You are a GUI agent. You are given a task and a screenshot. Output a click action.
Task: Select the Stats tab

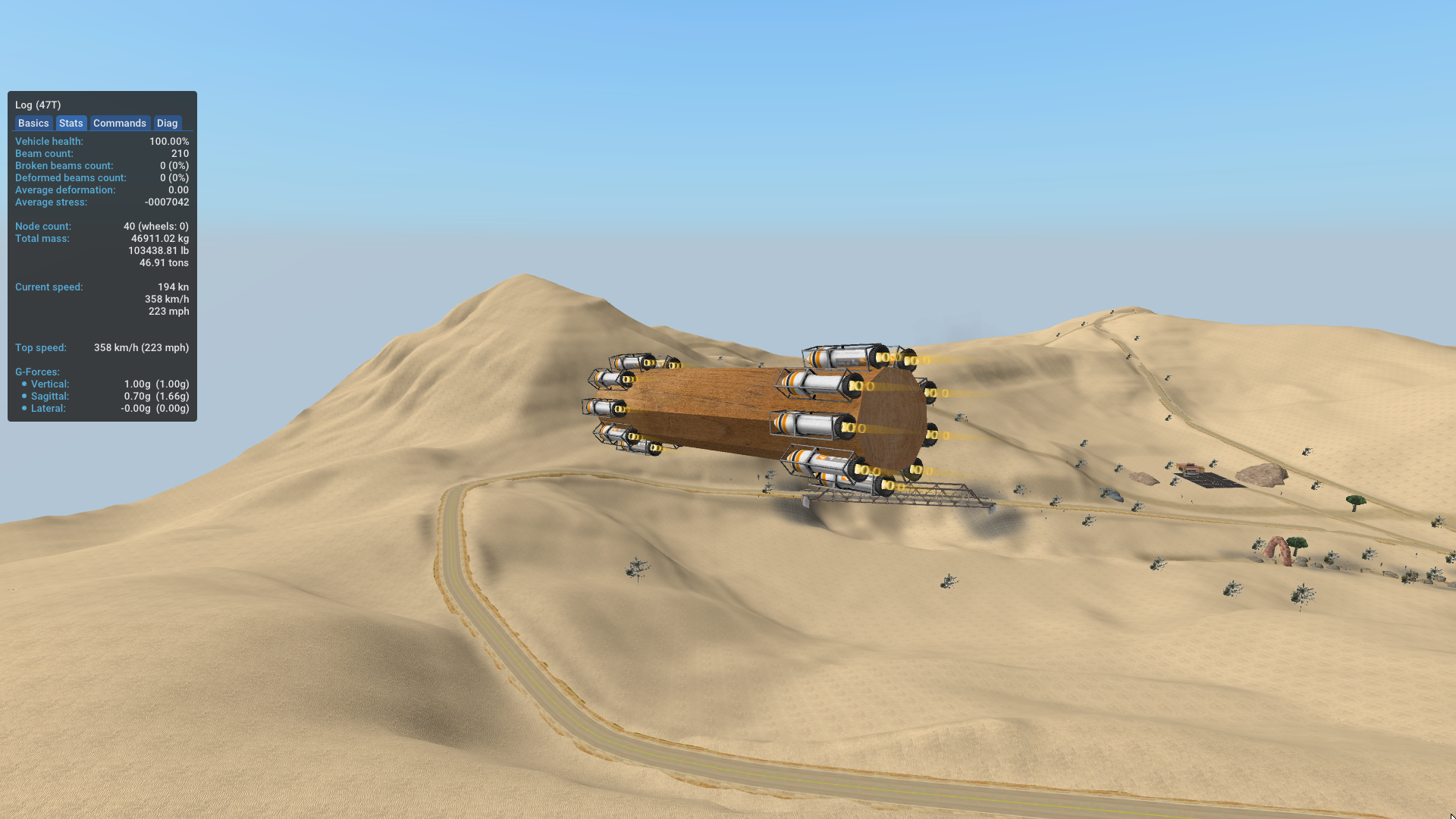coord(71,123)
